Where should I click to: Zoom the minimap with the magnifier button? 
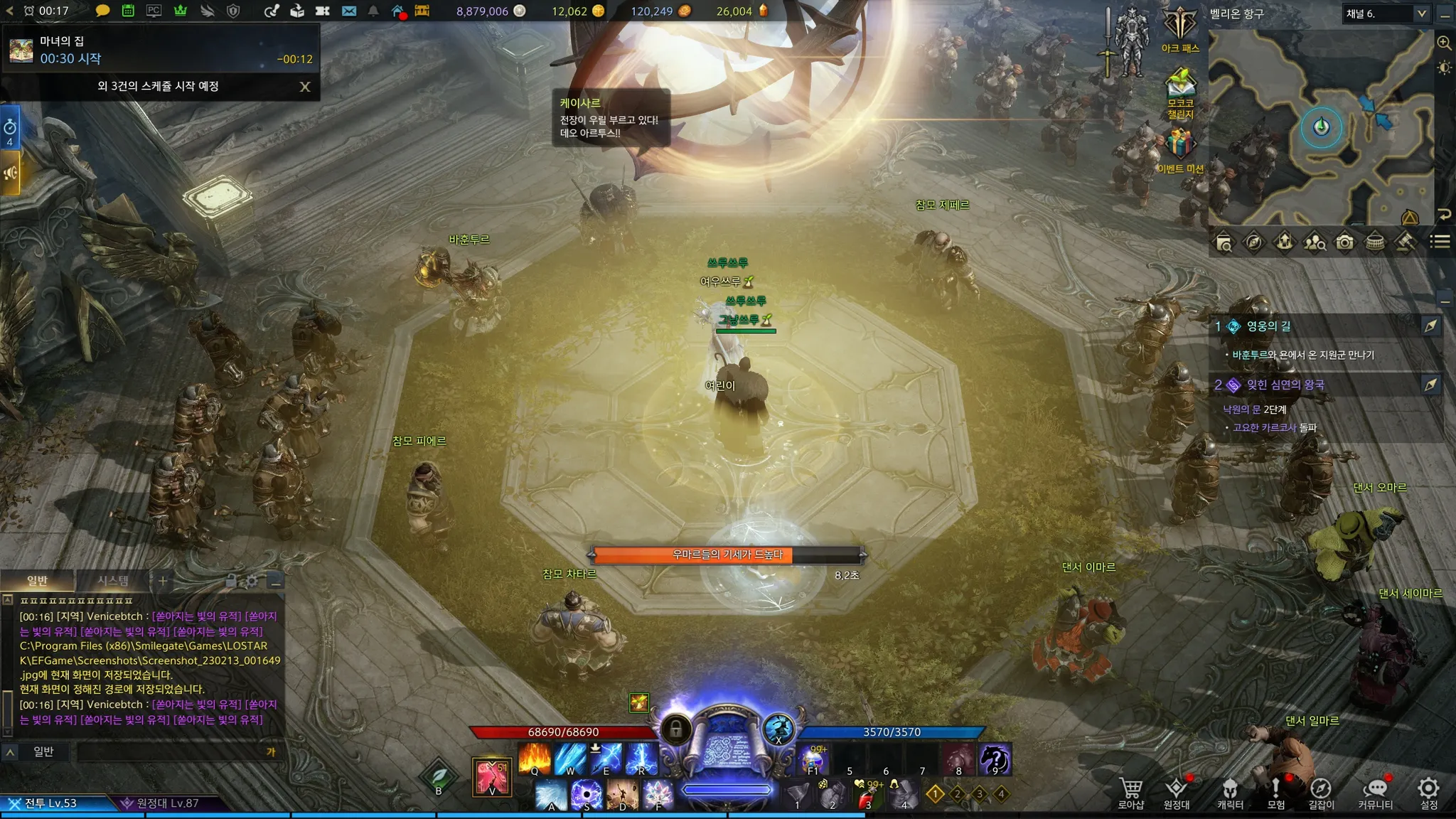pos(1444,43)
